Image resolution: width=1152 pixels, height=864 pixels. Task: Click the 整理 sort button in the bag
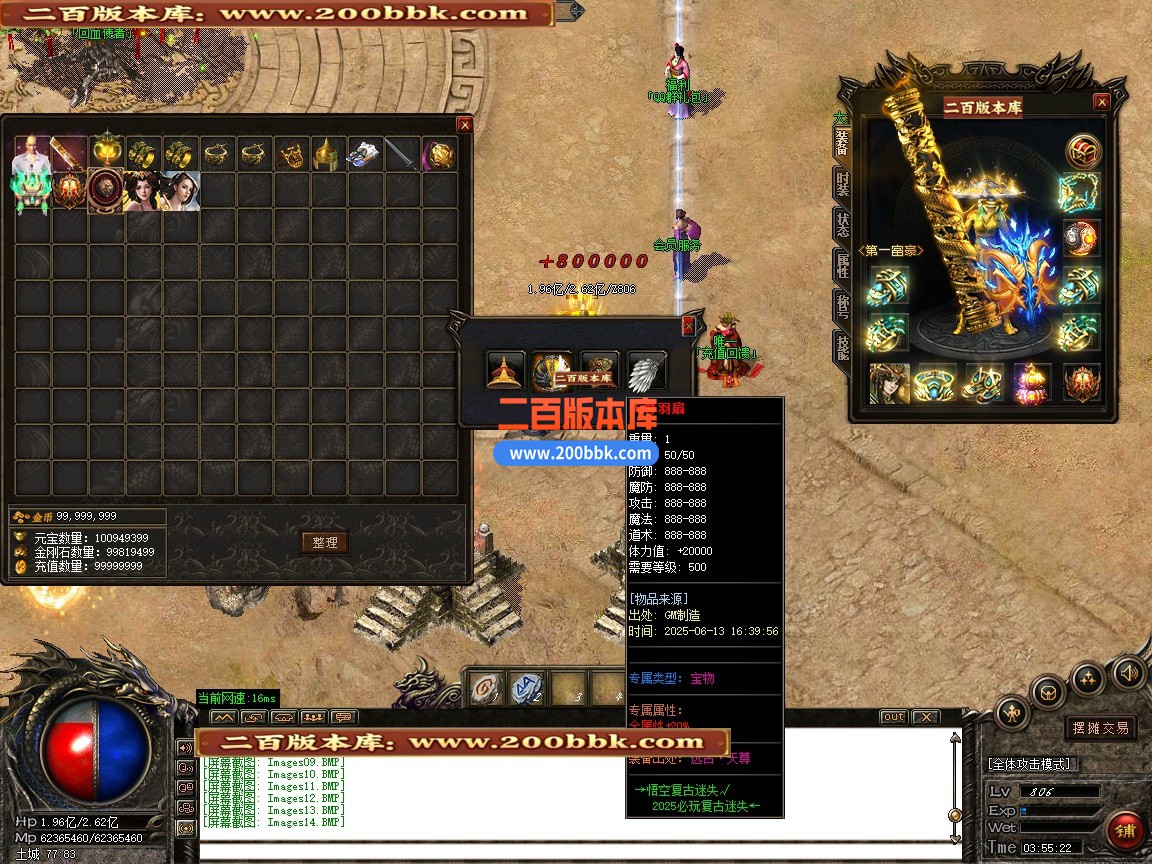[x=325, y=542]
